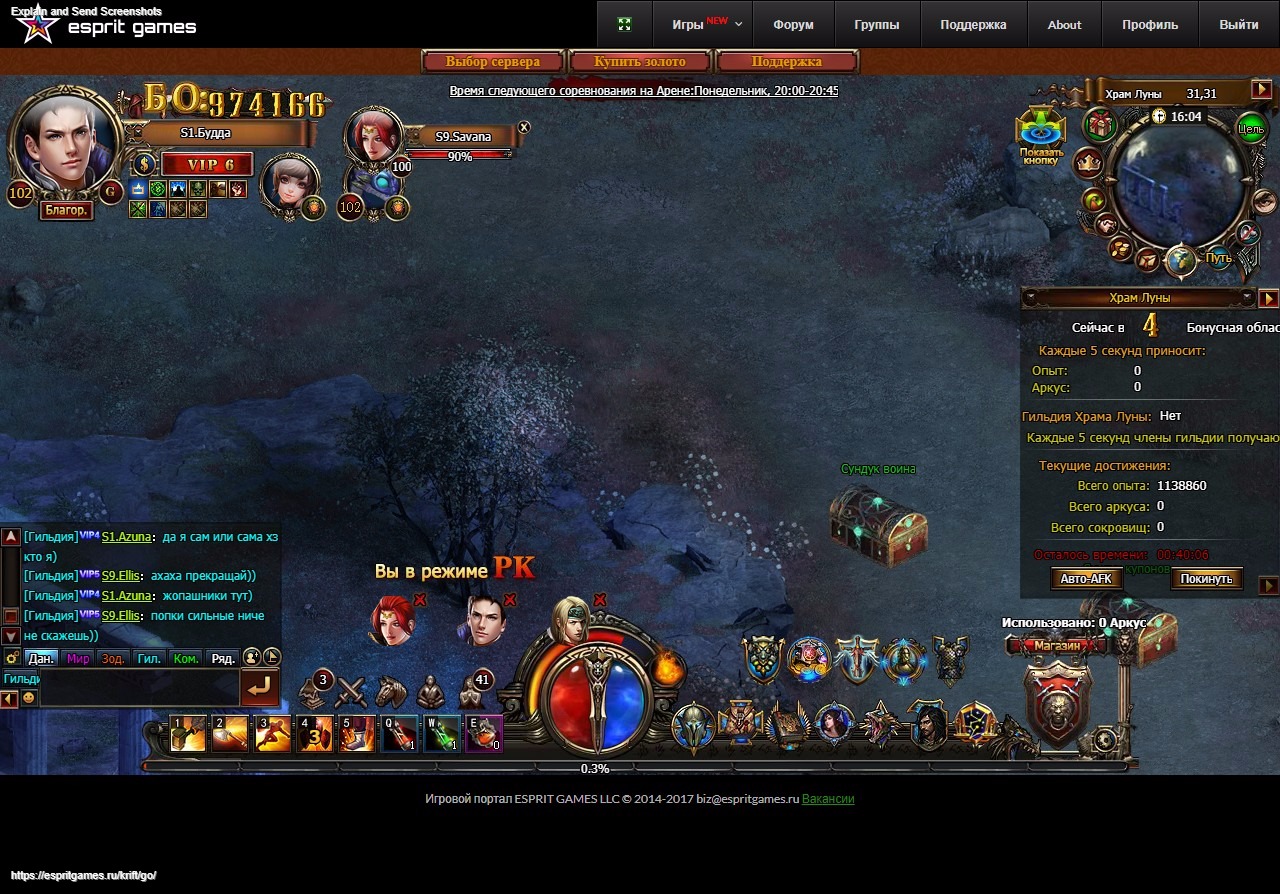Click the red Поддержка button
Screen dimensions: 1280x894
pyautogui.click(x=786, y=62)
